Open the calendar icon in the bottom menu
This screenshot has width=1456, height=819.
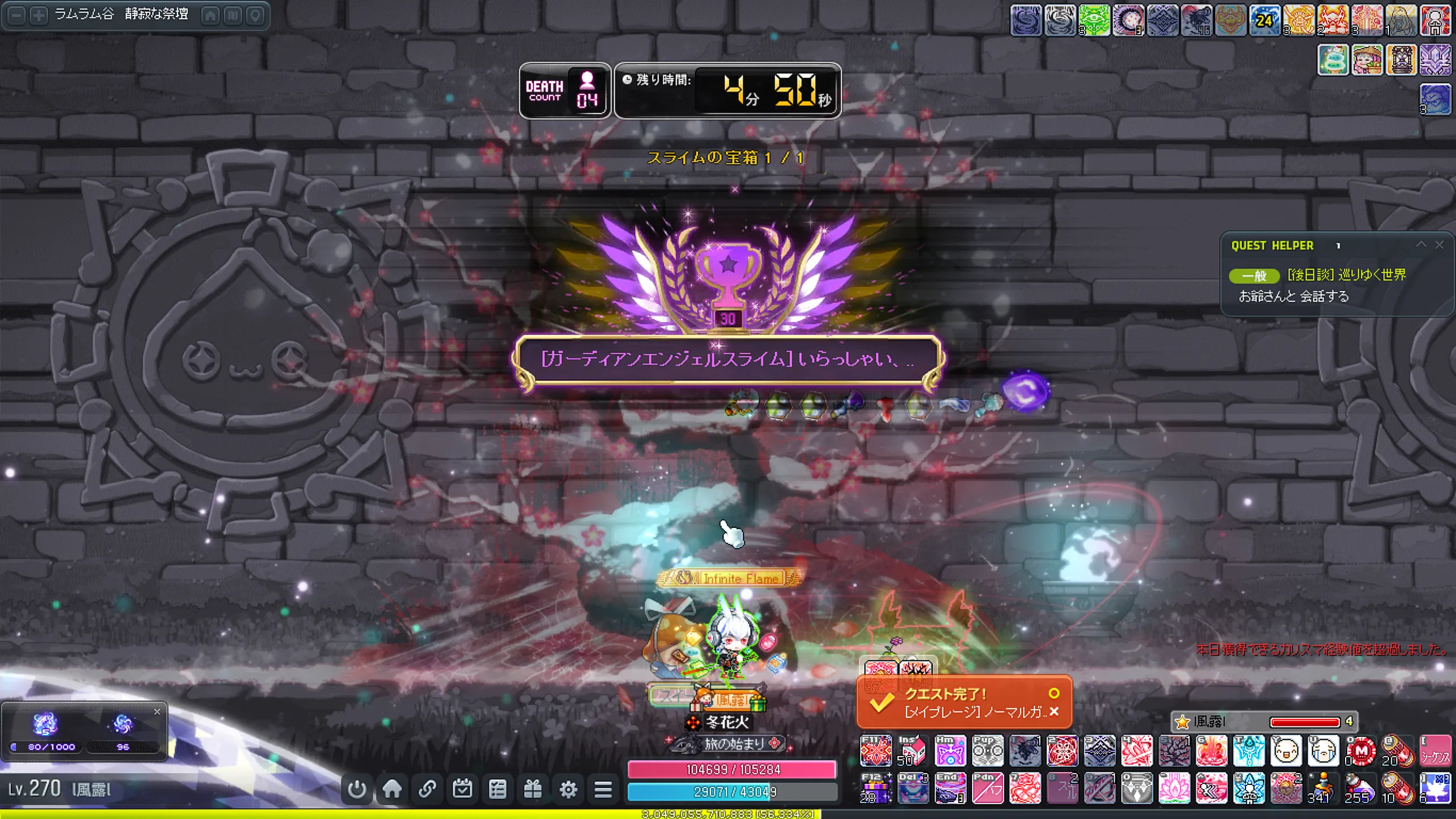pos(462,789)
